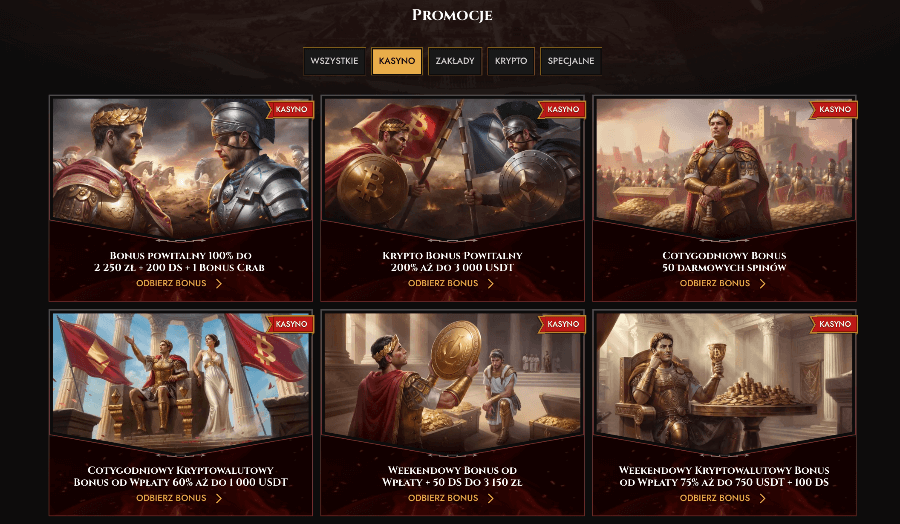
Task: Claim the Weekendowy Bonus od Wpłaty offer
Action: coord(452,498)
